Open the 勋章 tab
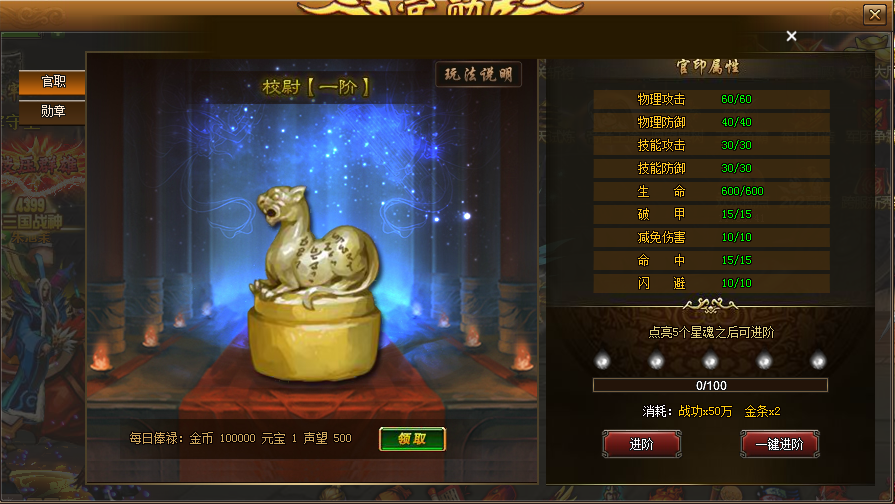 pyautogui.click(x=53, y=111)
